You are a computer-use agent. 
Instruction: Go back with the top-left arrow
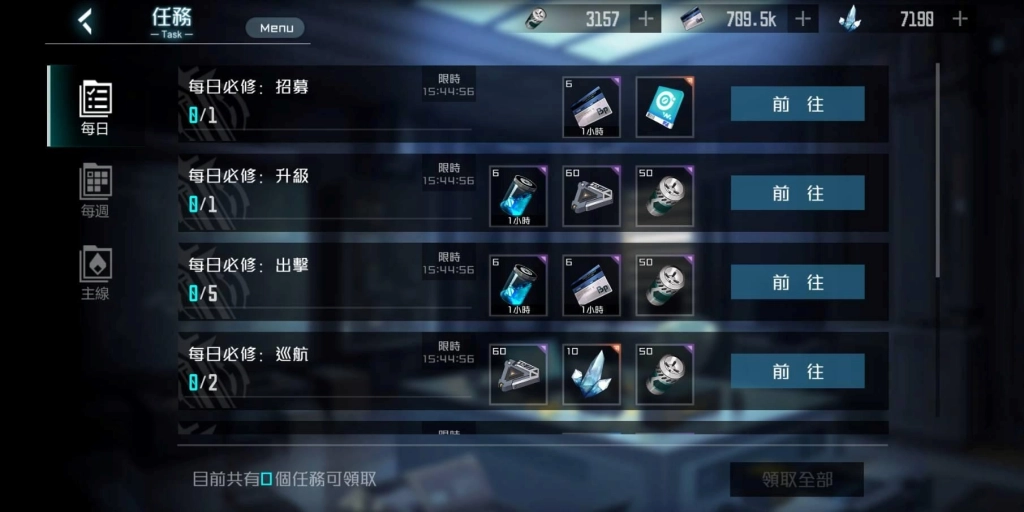click(x=86, y=20)
